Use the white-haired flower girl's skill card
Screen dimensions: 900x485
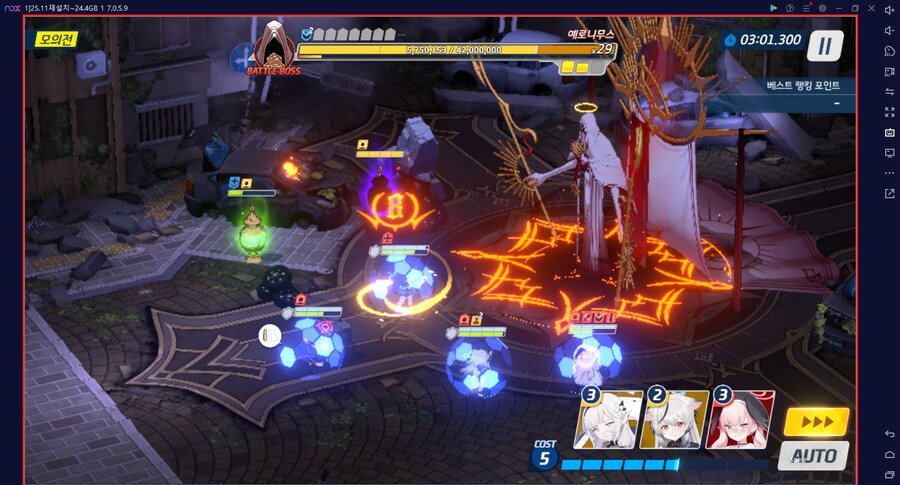609,419
